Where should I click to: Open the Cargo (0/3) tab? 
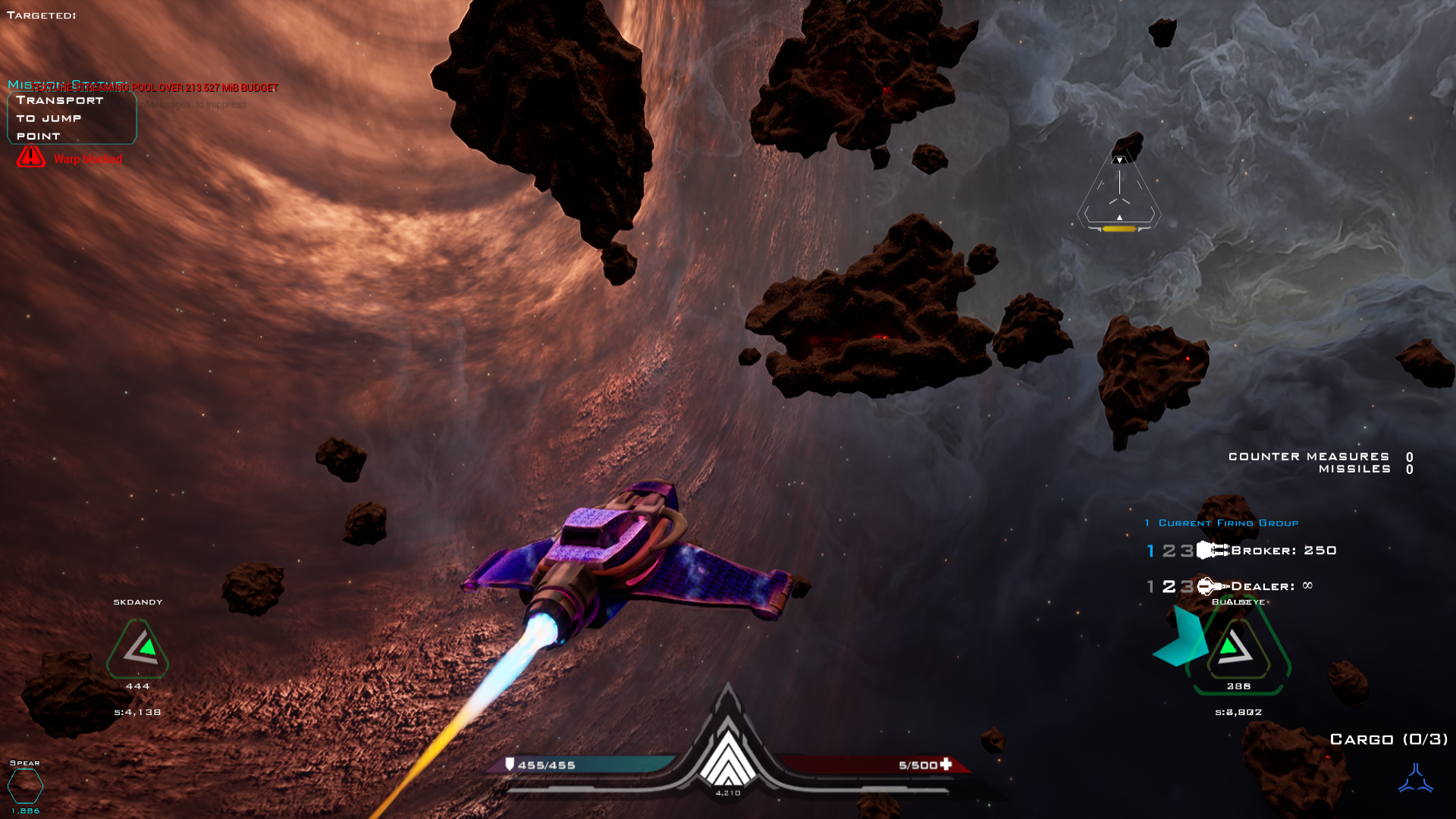[x=1390, y=738]
